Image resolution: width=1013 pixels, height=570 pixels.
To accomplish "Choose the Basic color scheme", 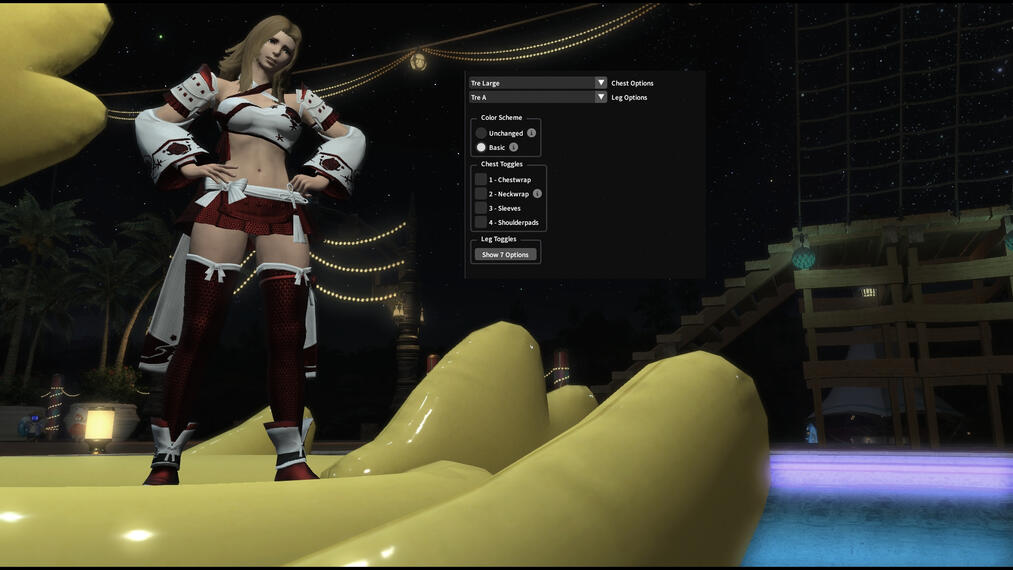I will coord(481,147).
